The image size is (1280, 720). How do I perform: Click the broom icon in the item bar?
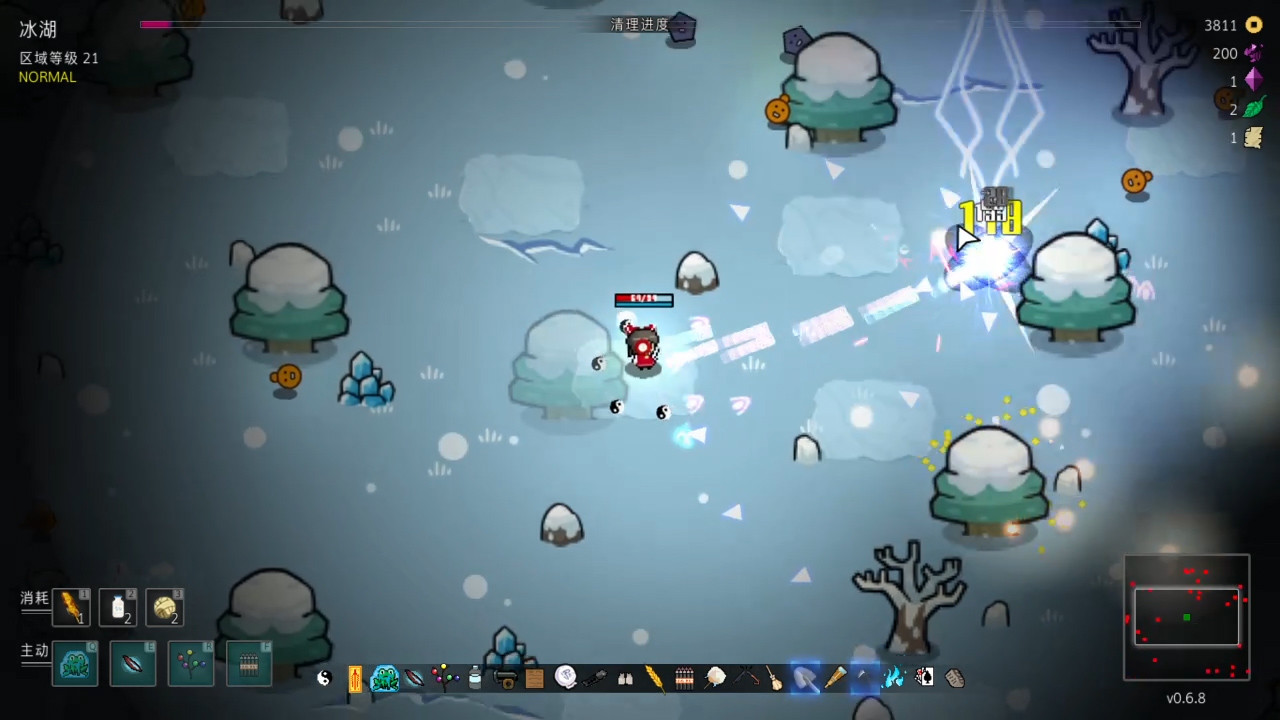pos(774,678)
